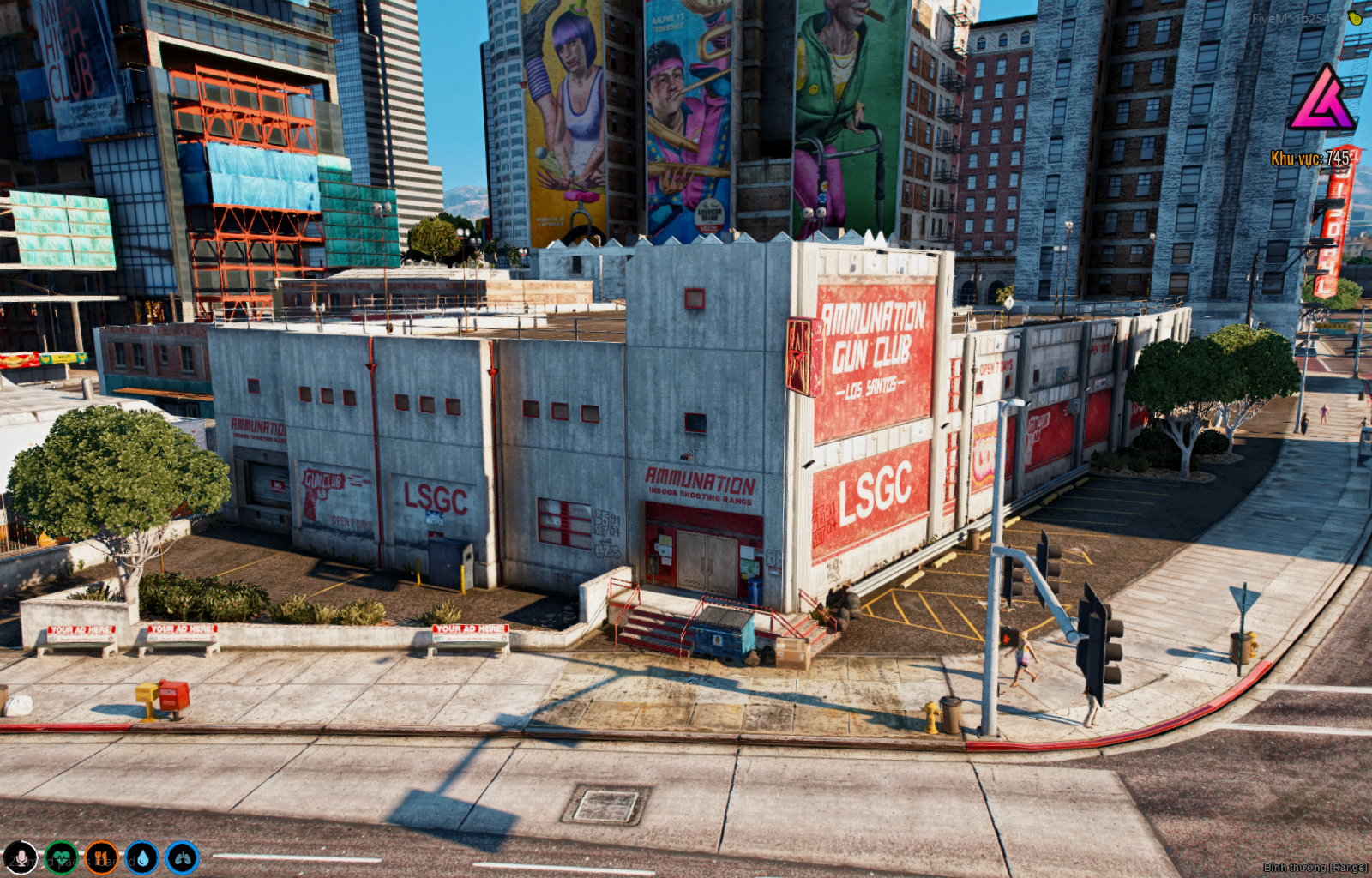
Task: Click the blue water drop thirst icon
Action: (x=141, y=857)
